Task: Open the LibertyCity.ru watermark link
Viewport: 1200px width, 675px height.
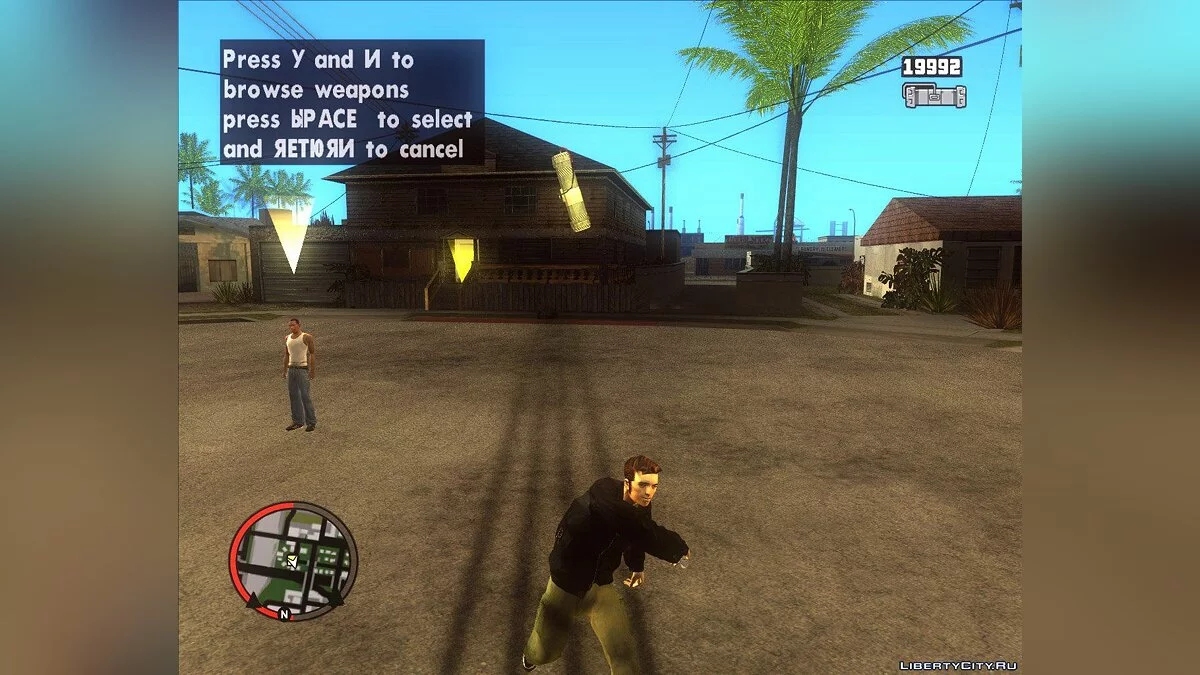Action: coord(958,665)
